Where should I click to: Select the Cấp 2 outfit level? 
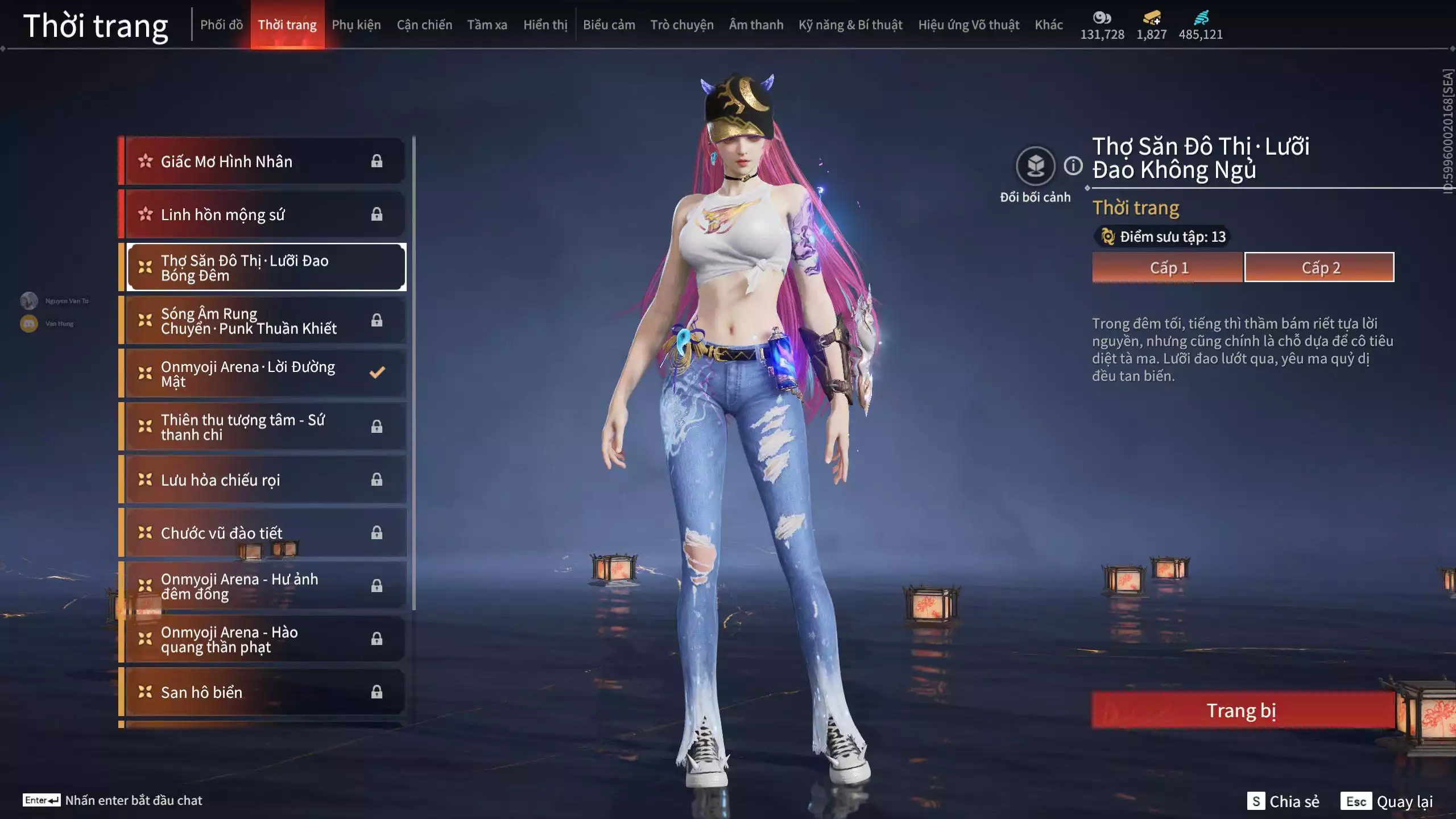pos(1319,267)
